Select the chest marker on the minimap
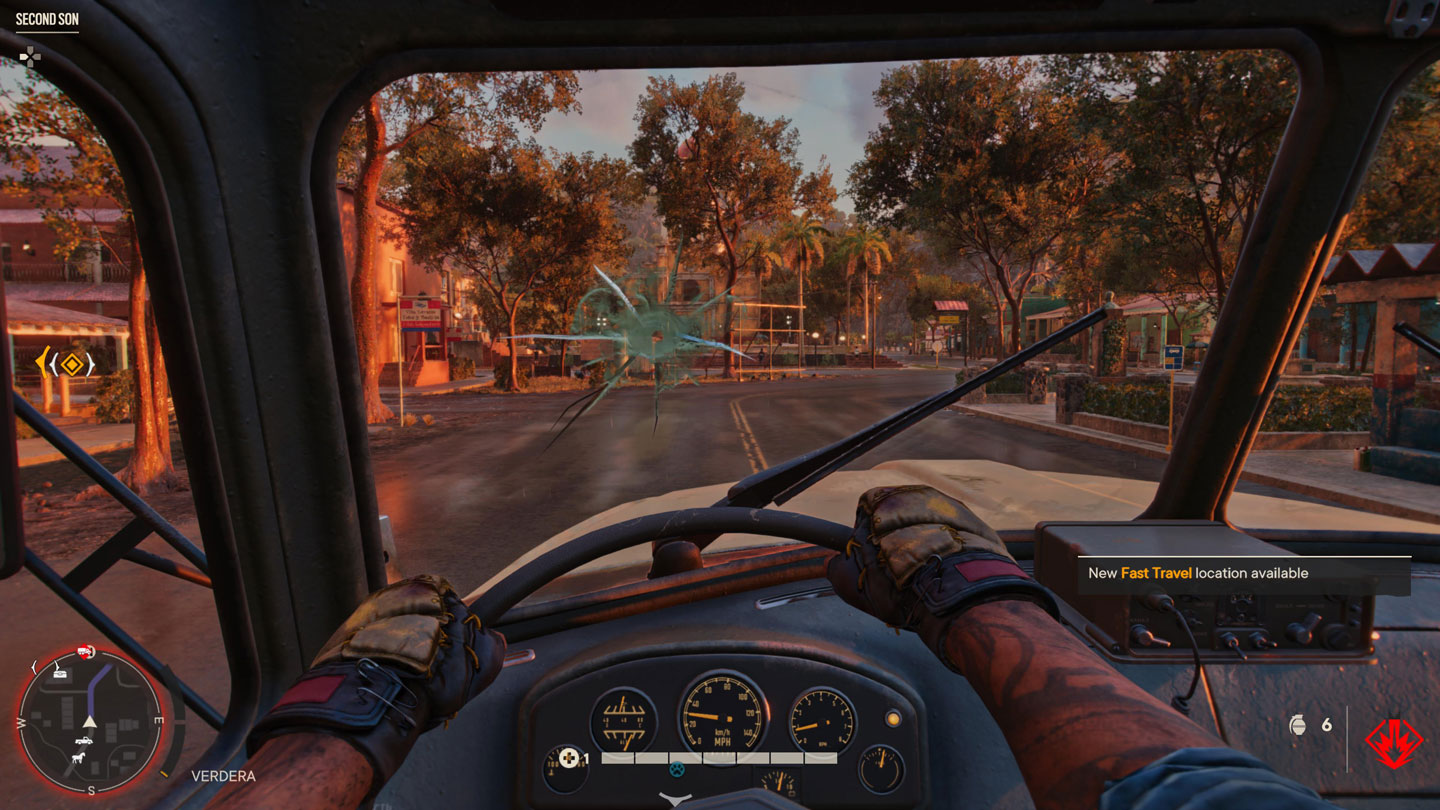Image resolution: width=1440 pixels, height=810 pixels. (61, 673)
